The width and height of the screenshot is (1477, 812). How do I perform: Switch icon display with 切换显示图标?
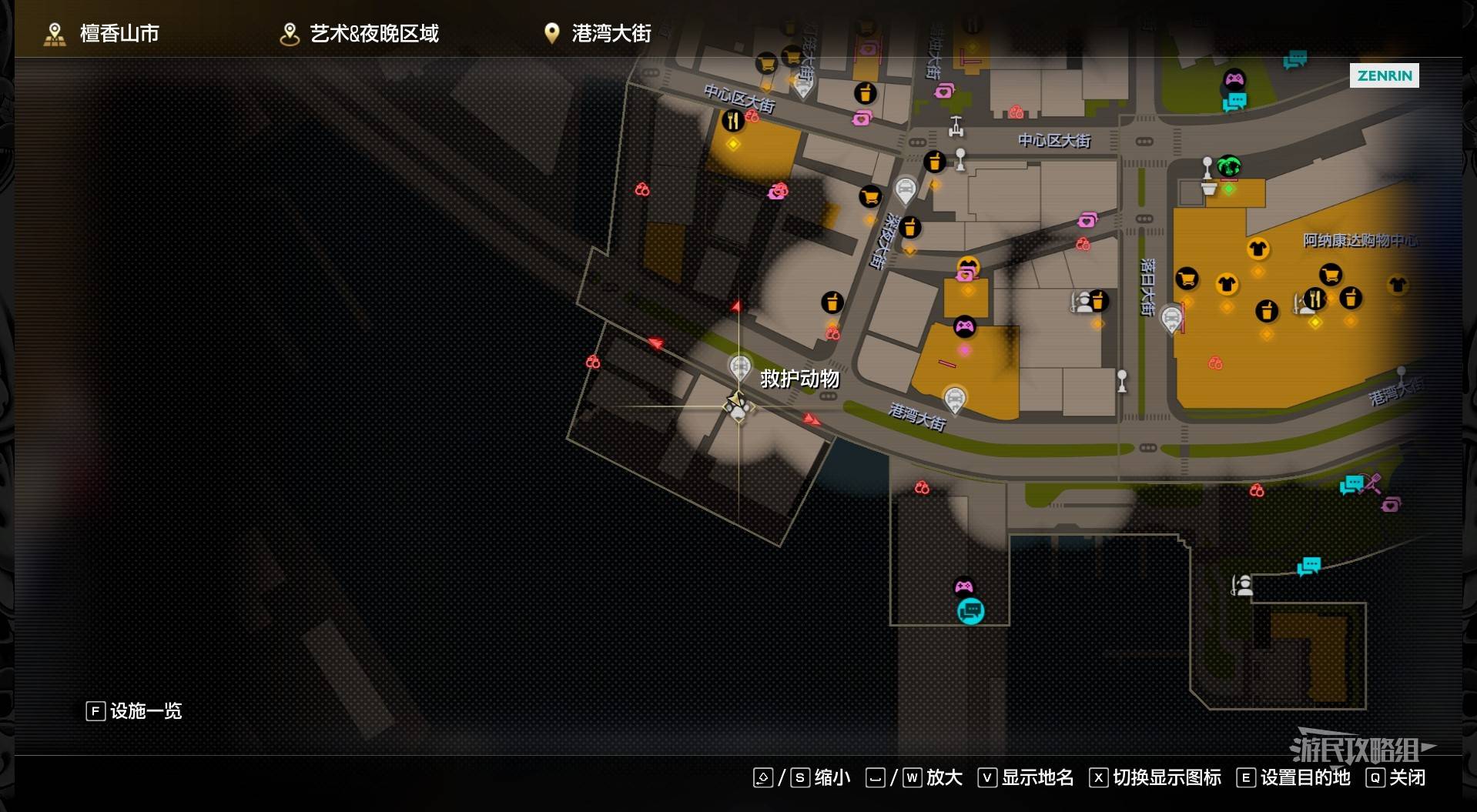click(x=1166, y=777)
